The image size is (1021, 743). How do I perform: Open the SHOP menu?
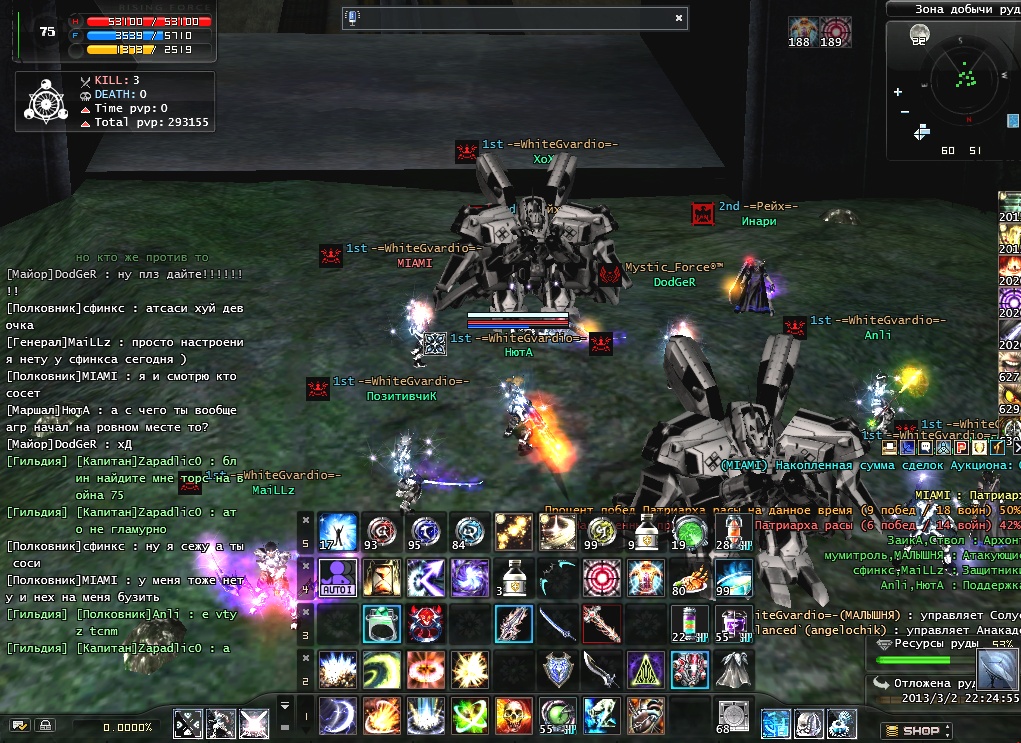(x=911, y=731)
